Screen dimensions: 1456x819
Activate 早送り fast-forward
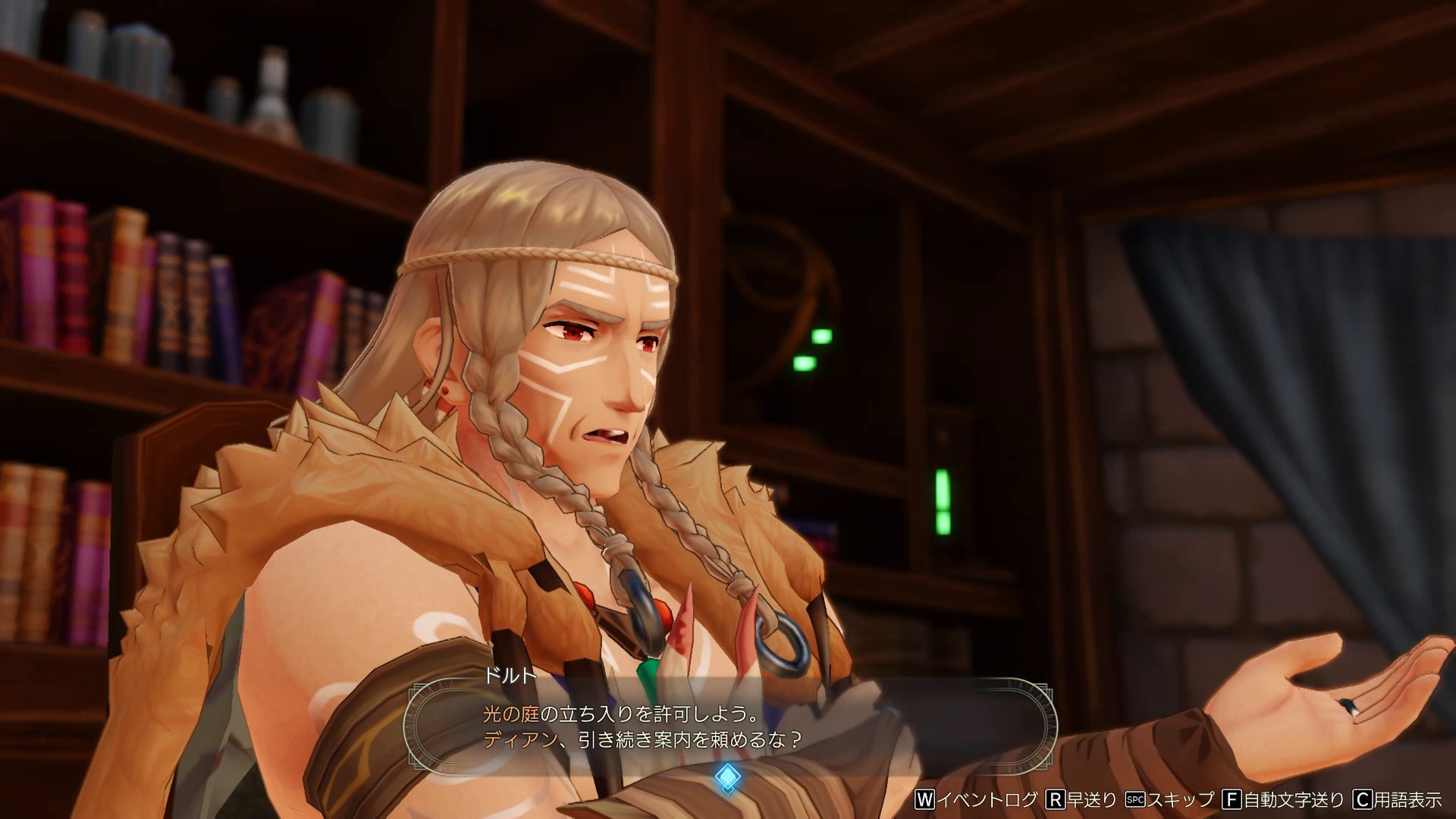pos(1081,800)
